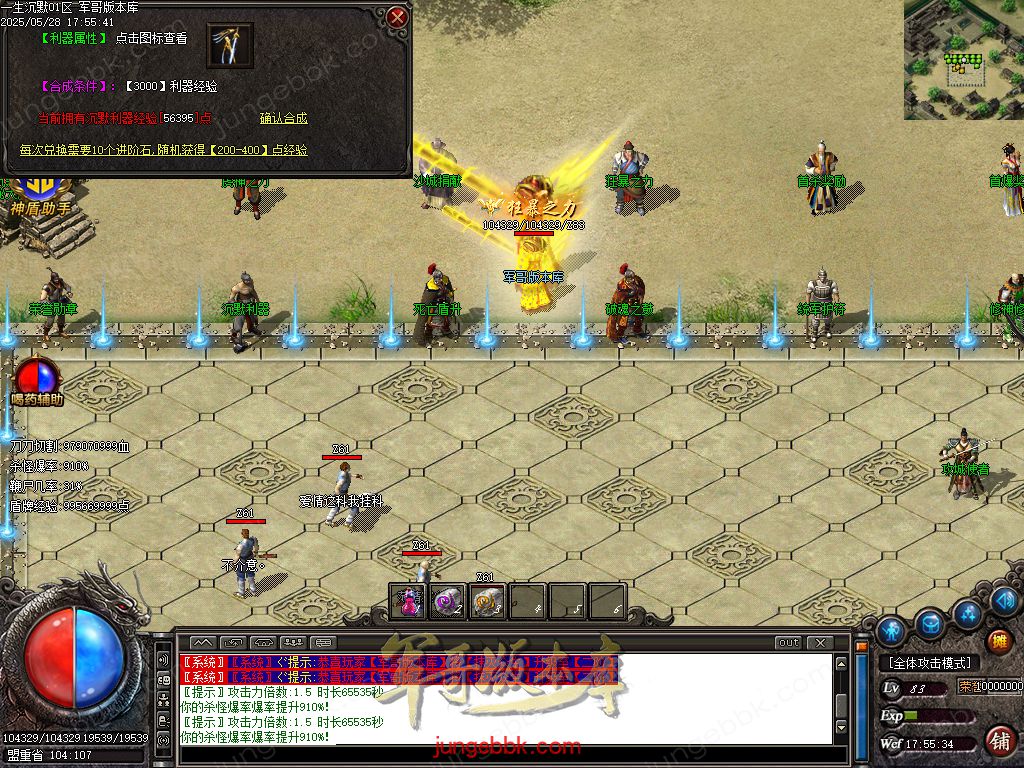The image size is (1024, 768).
Task: Use the purple swirl scroll in slot 2
Action: (447, 601)
